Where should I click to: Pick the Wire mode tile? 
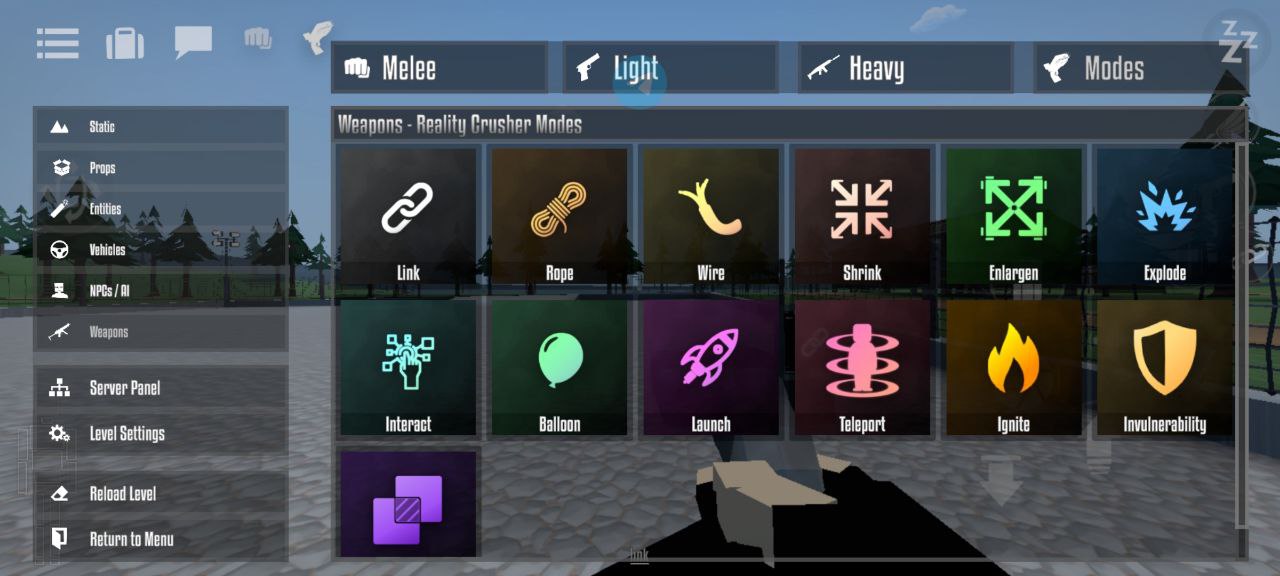coord(711,215)
